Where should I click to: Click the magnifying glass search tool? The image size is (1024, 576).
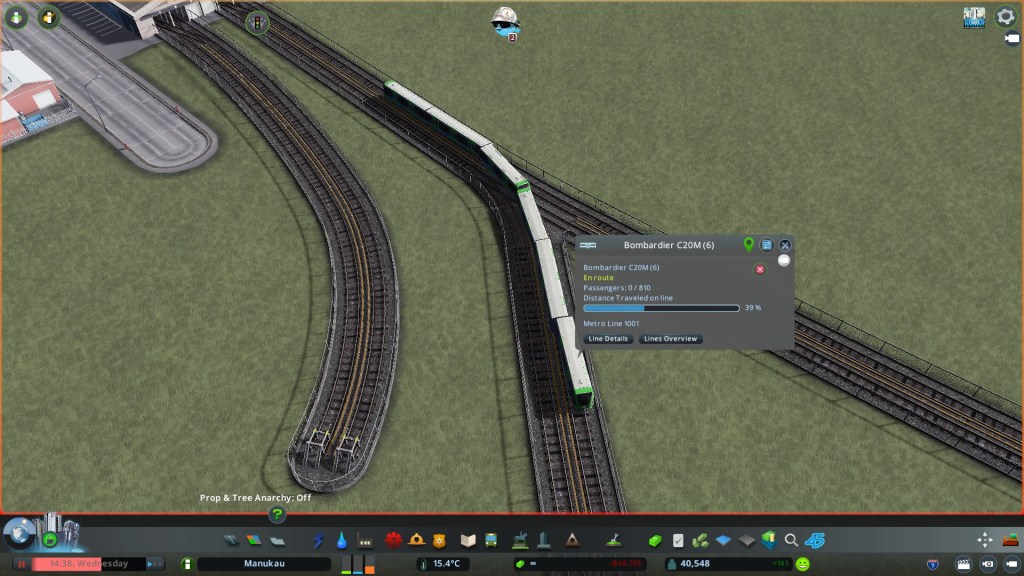(791, 540)
